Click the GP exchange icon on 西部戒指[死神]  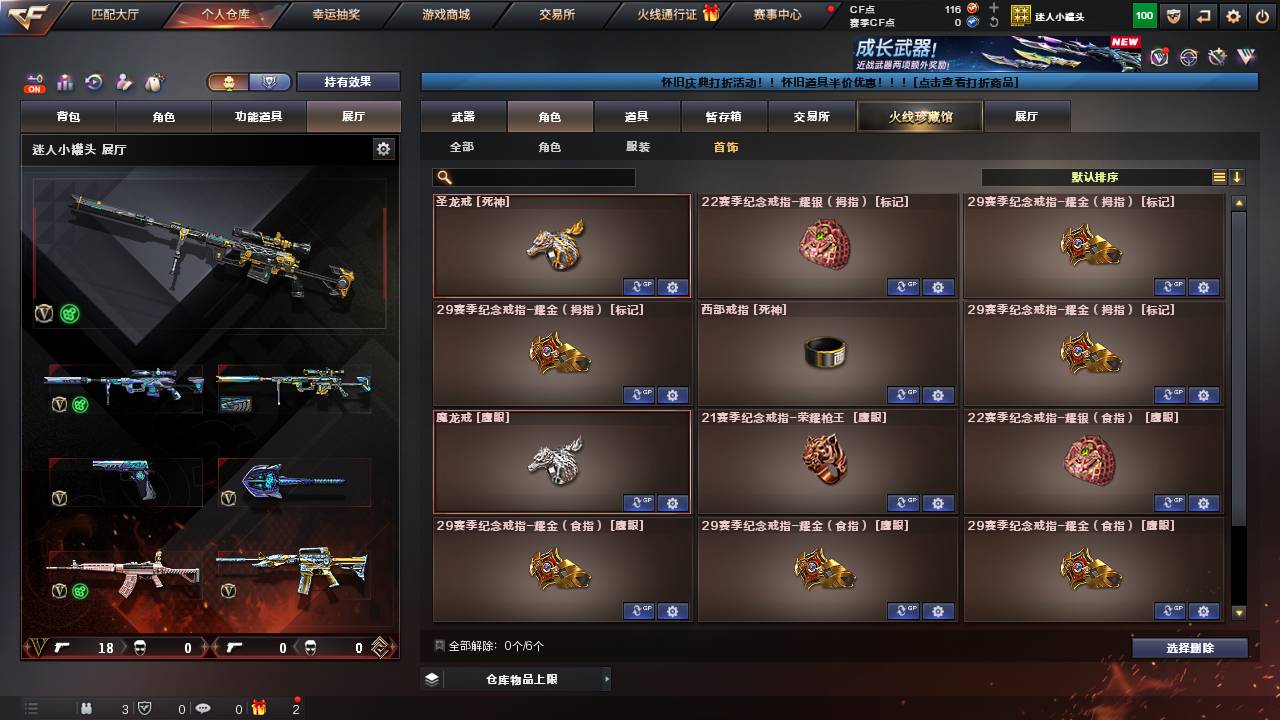(x=904, y=395)
